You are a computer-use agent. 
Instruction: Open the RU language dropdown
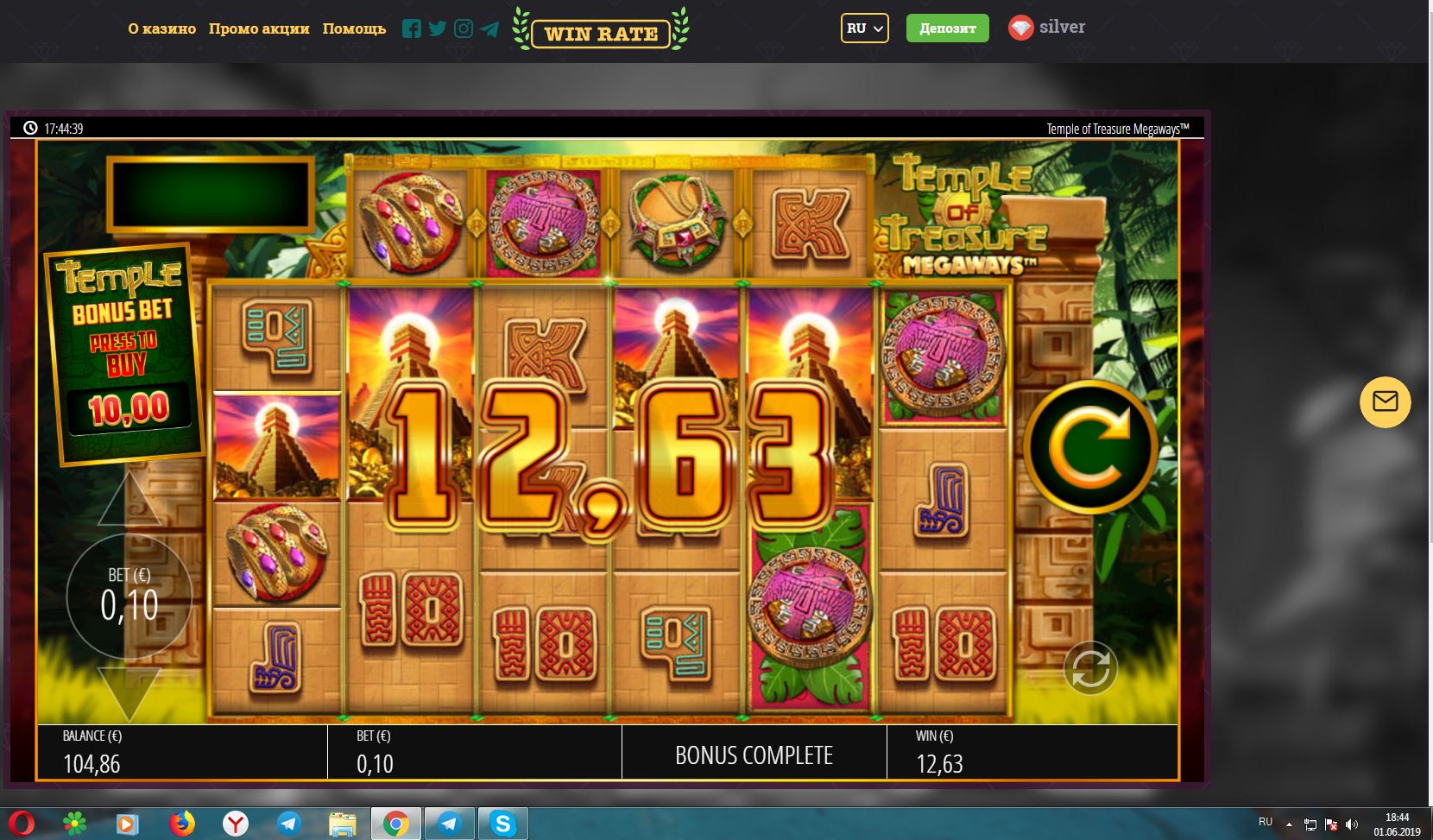pyautogui.click(x=864, y=28)
